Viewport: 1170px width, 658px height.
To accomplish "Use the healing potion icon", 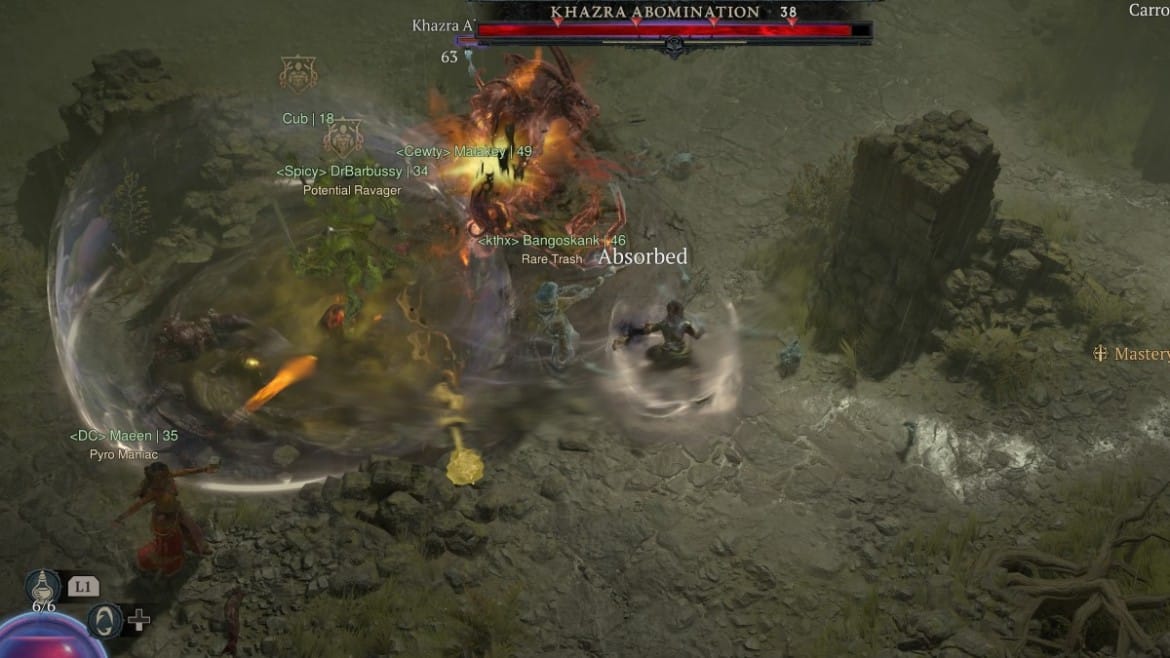I will tap(43, 587).
